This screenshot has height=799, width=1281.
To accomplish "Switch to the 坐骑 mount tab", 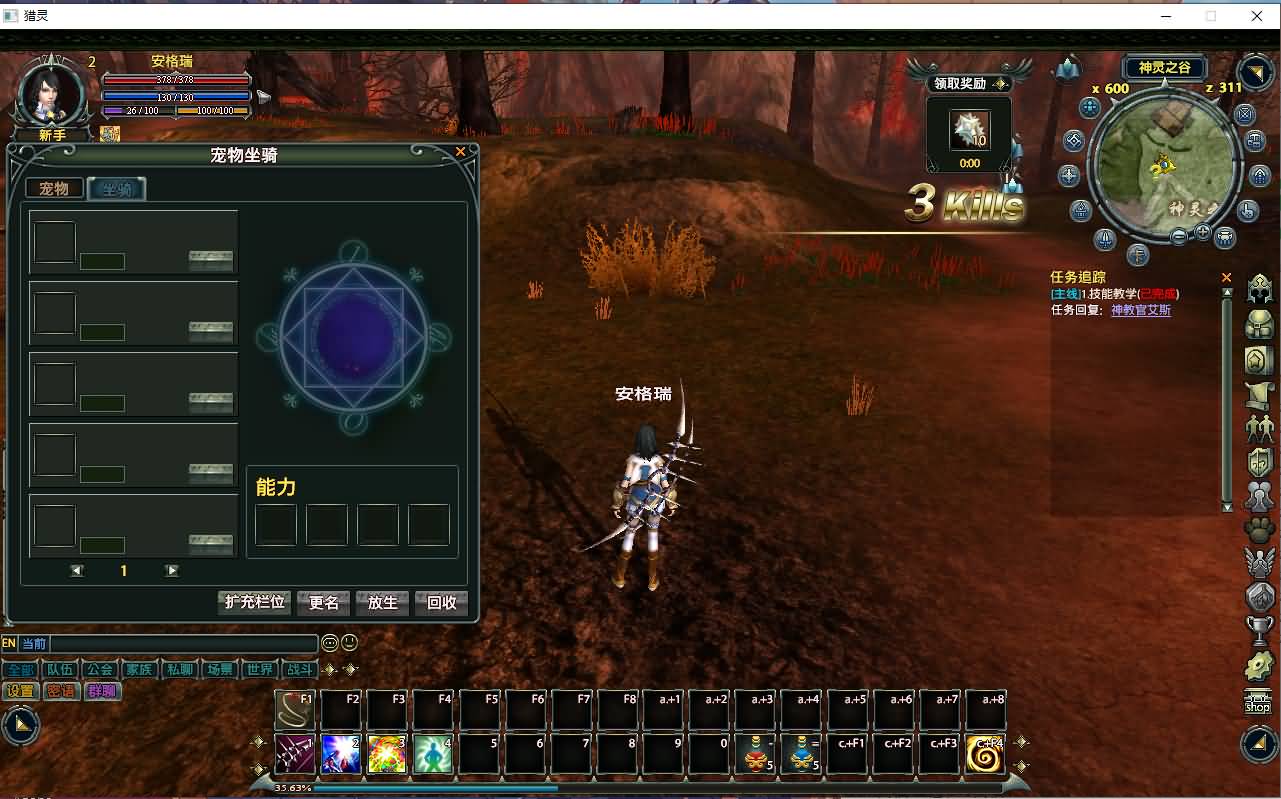I will tap(117, 188).
